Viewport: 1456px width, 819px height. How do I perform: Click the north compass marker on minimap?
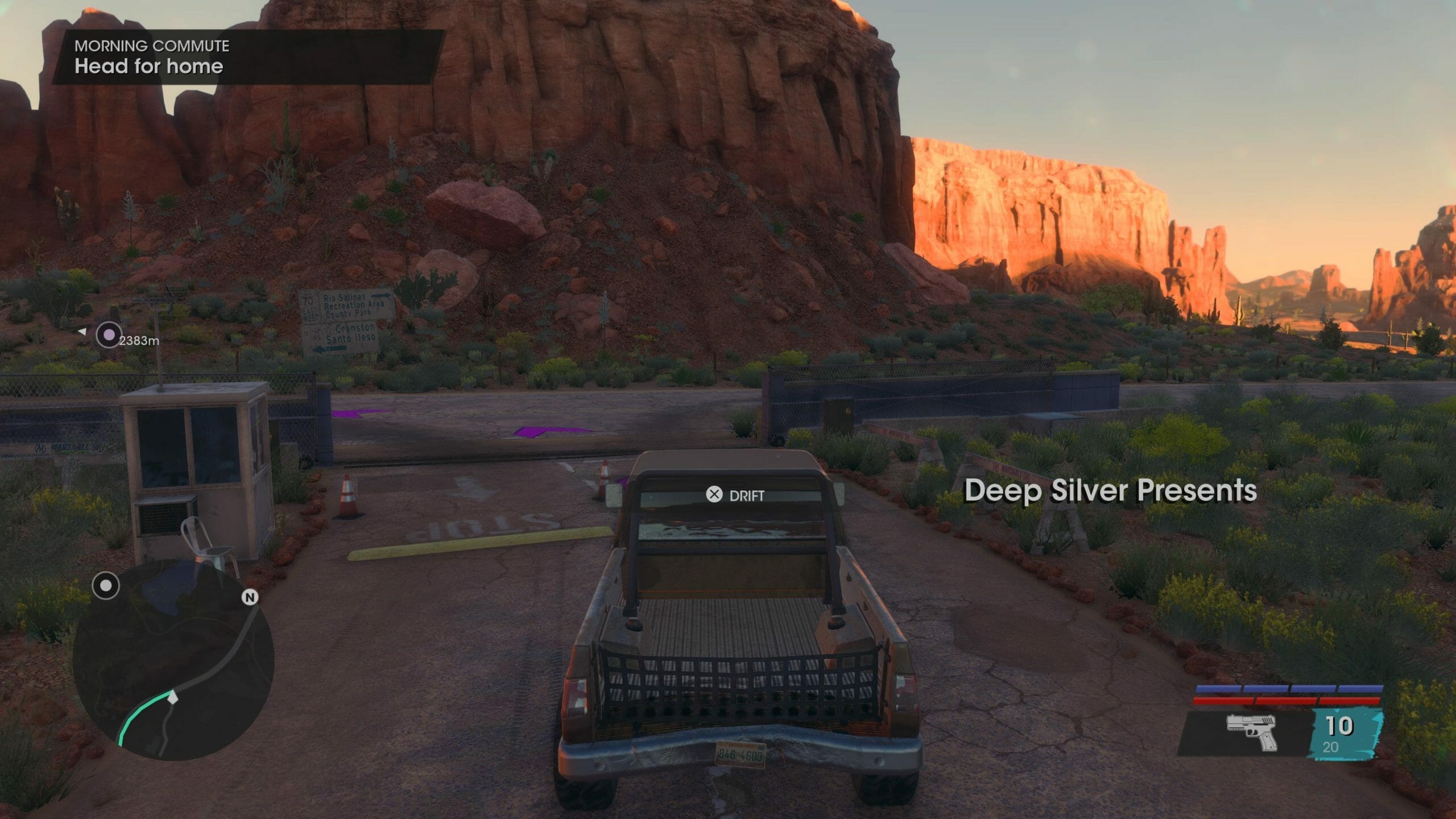[x=250, y=597]
